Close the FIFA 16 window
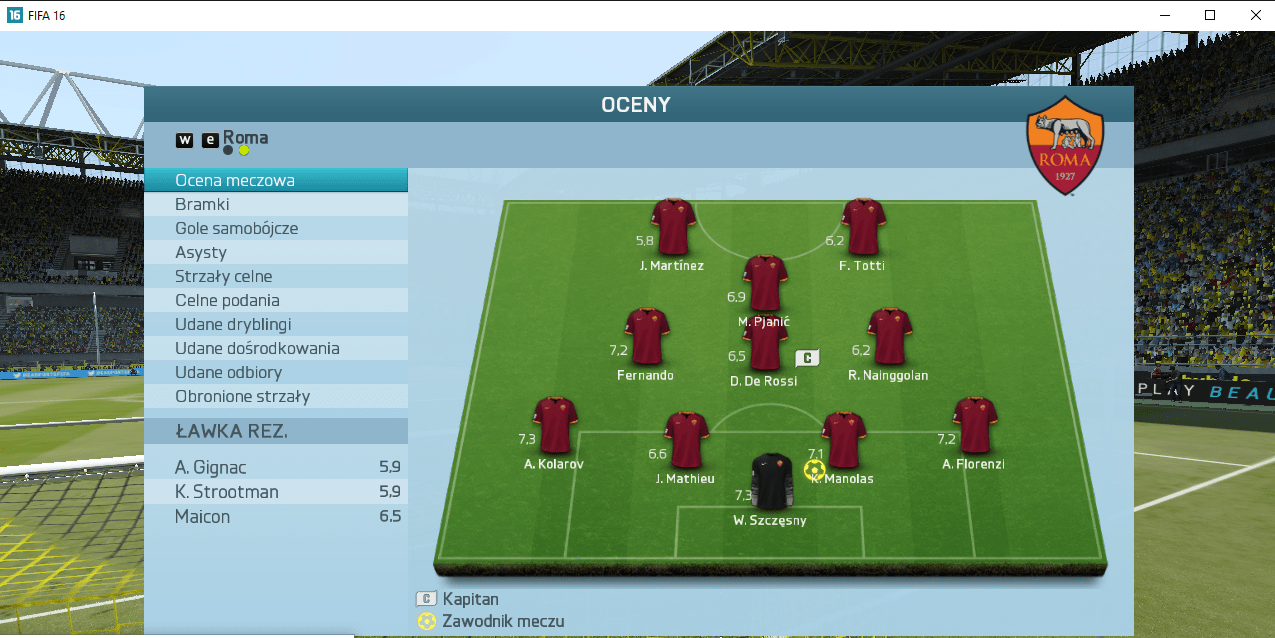Image resolution: width=1275 pixels, height=638 pixels. point(1256,15)
